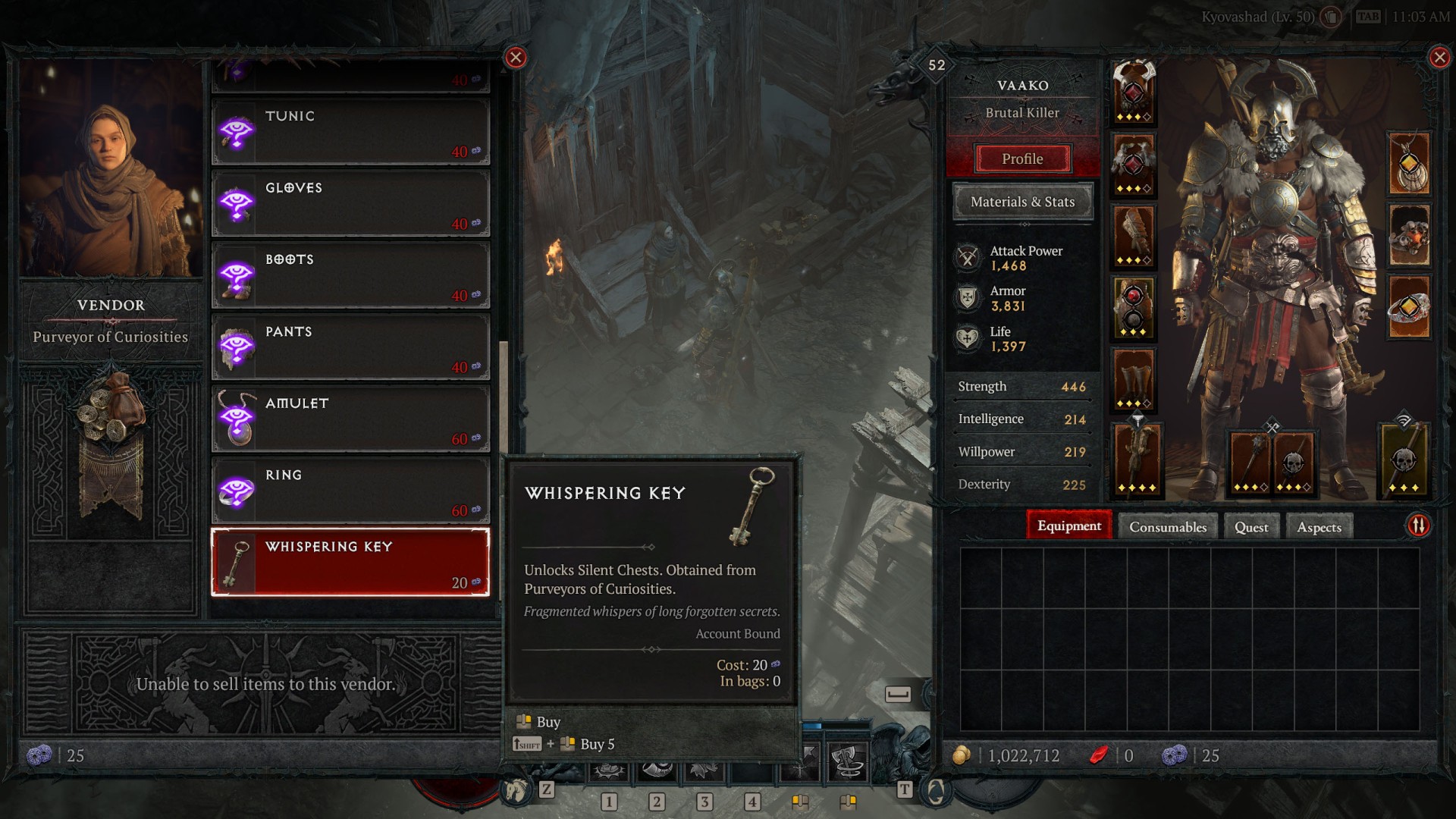Close the vendor panel
Screen dimensions: 1456x819
point(516,58)
